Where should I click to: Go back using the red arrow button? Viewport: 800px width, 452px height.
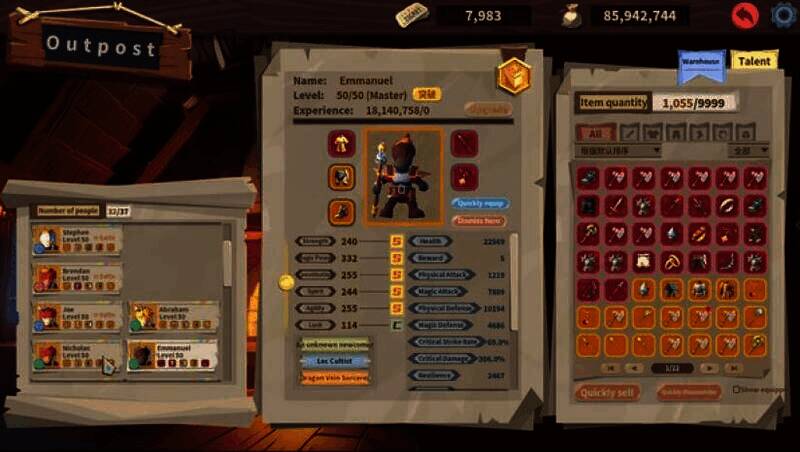tap(744, 15)
